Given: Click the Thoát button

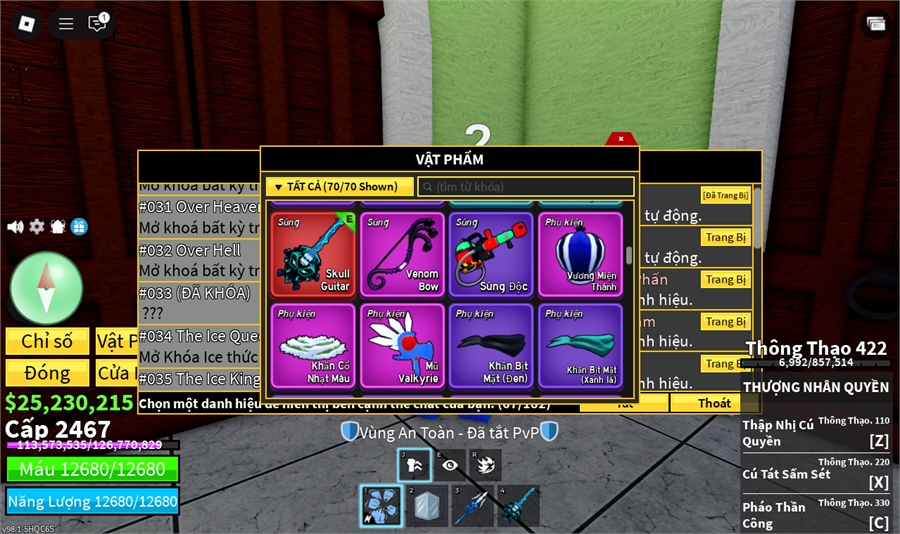Looking at the screenshot, I should 714,403.
